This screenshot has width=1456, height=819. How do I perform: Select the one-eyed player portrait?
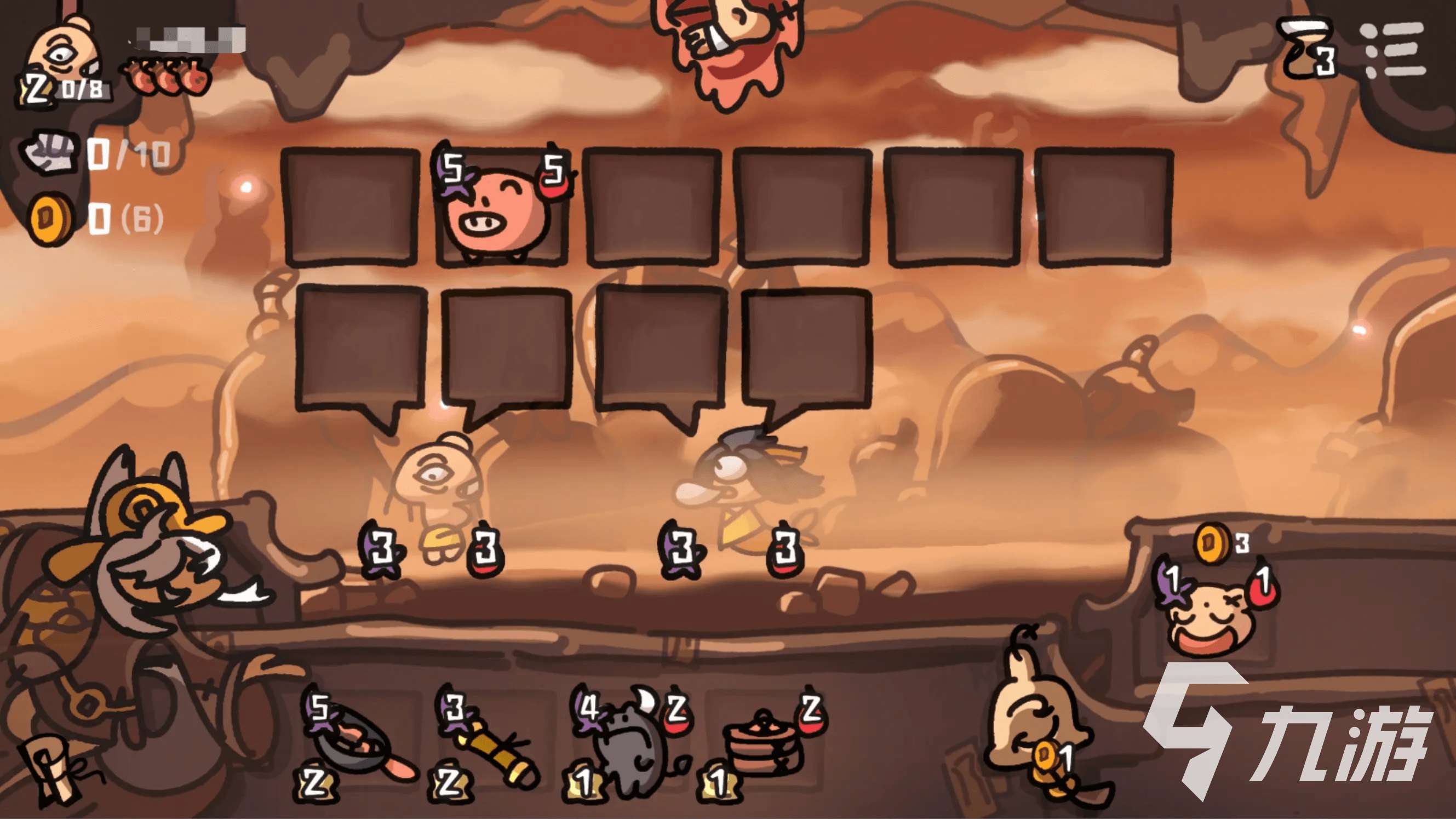pyautogui.click(x=64, y=52)
